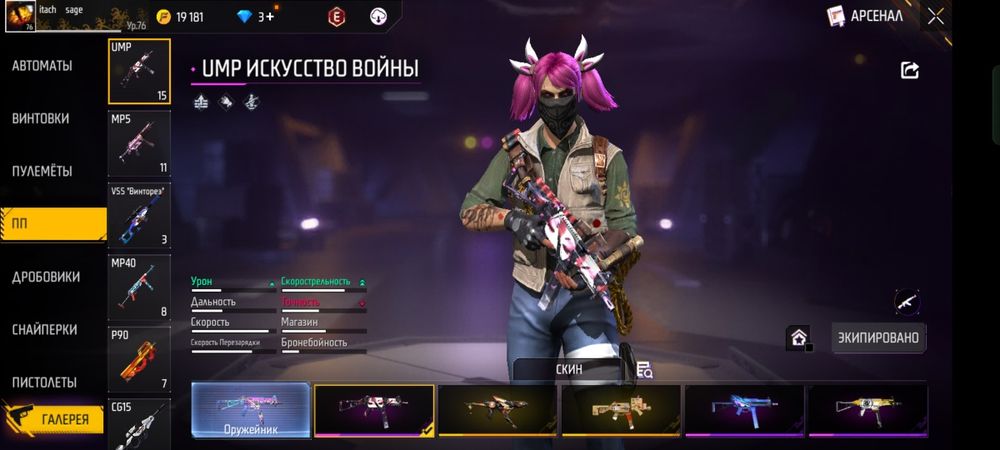Choose the VSS Винторез weapon tile
This screenshot has width=1000, height=450.
pos(138,215)
